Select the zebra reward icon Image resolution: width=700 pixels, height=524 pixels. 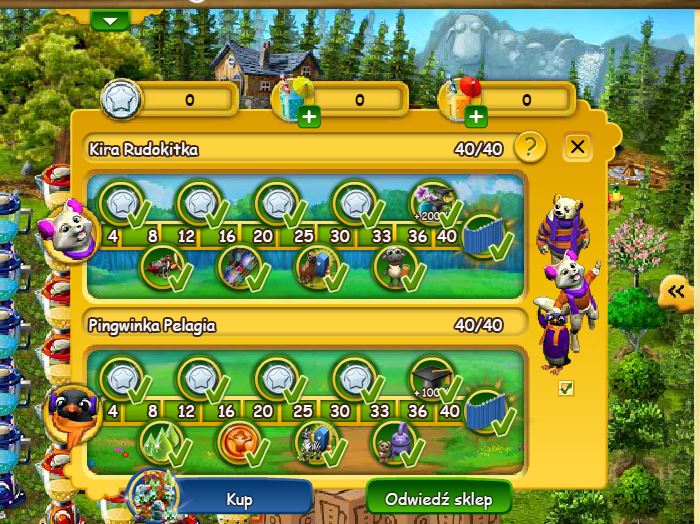(314, 439)
